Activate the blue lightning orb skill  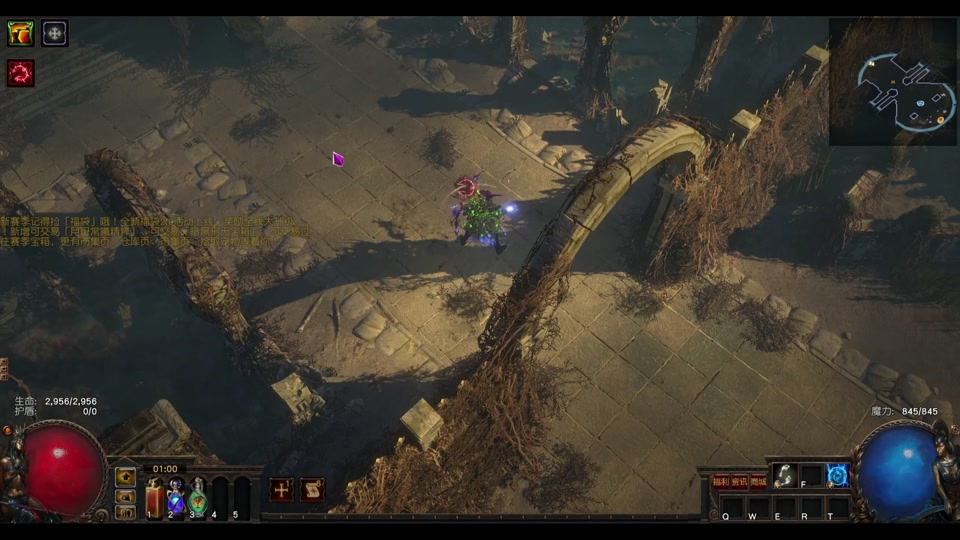[838, 476]
